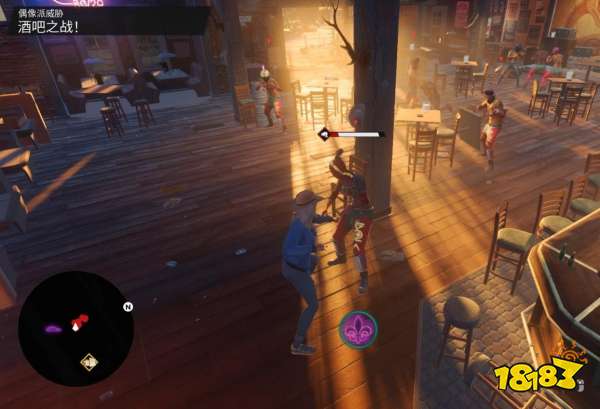
Task: Click the N compass marker on the minimap
Action: point(127,308)
